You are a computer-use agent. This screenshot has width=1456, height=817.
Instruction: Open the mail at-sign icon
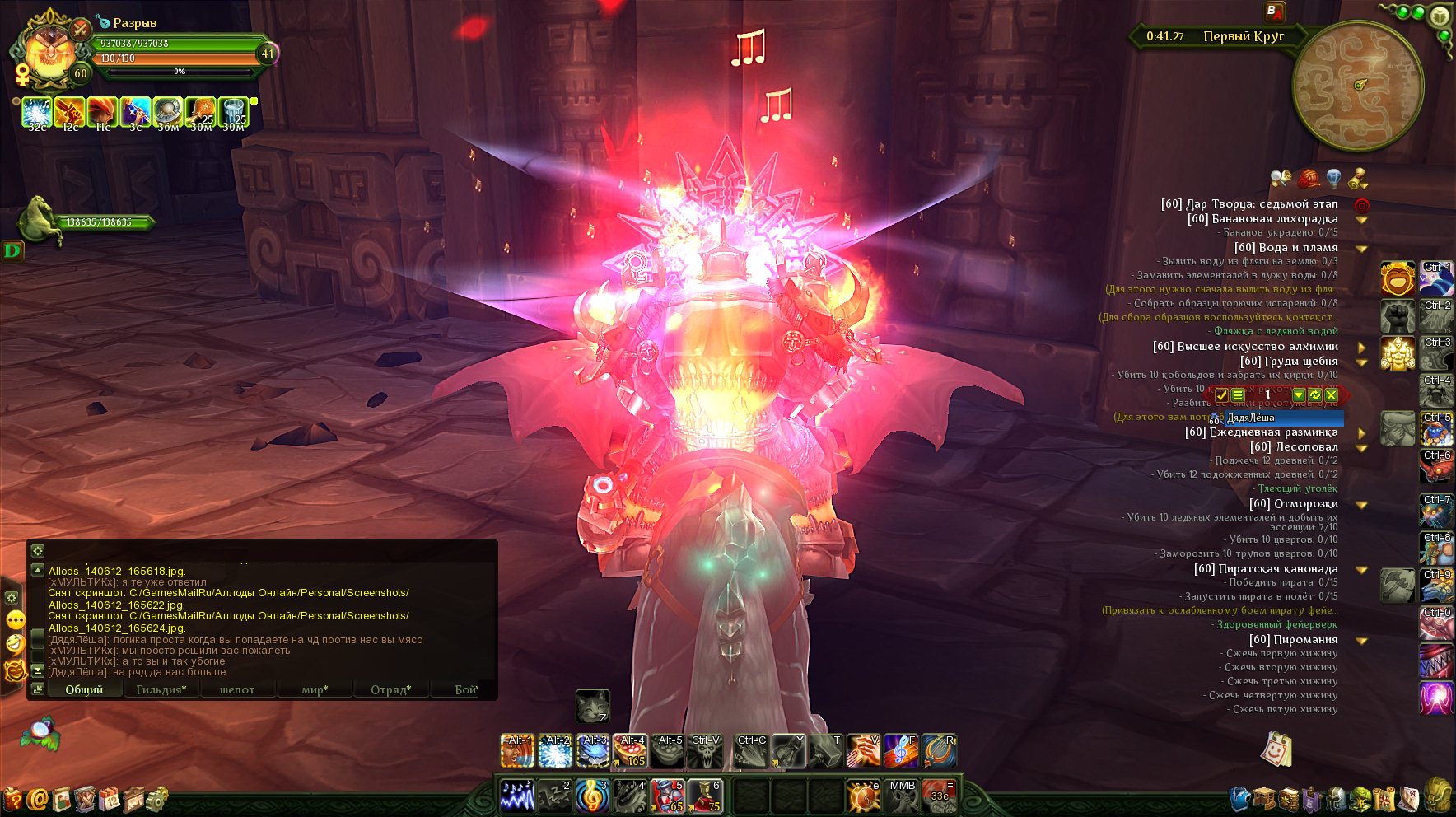click(37, 798)
